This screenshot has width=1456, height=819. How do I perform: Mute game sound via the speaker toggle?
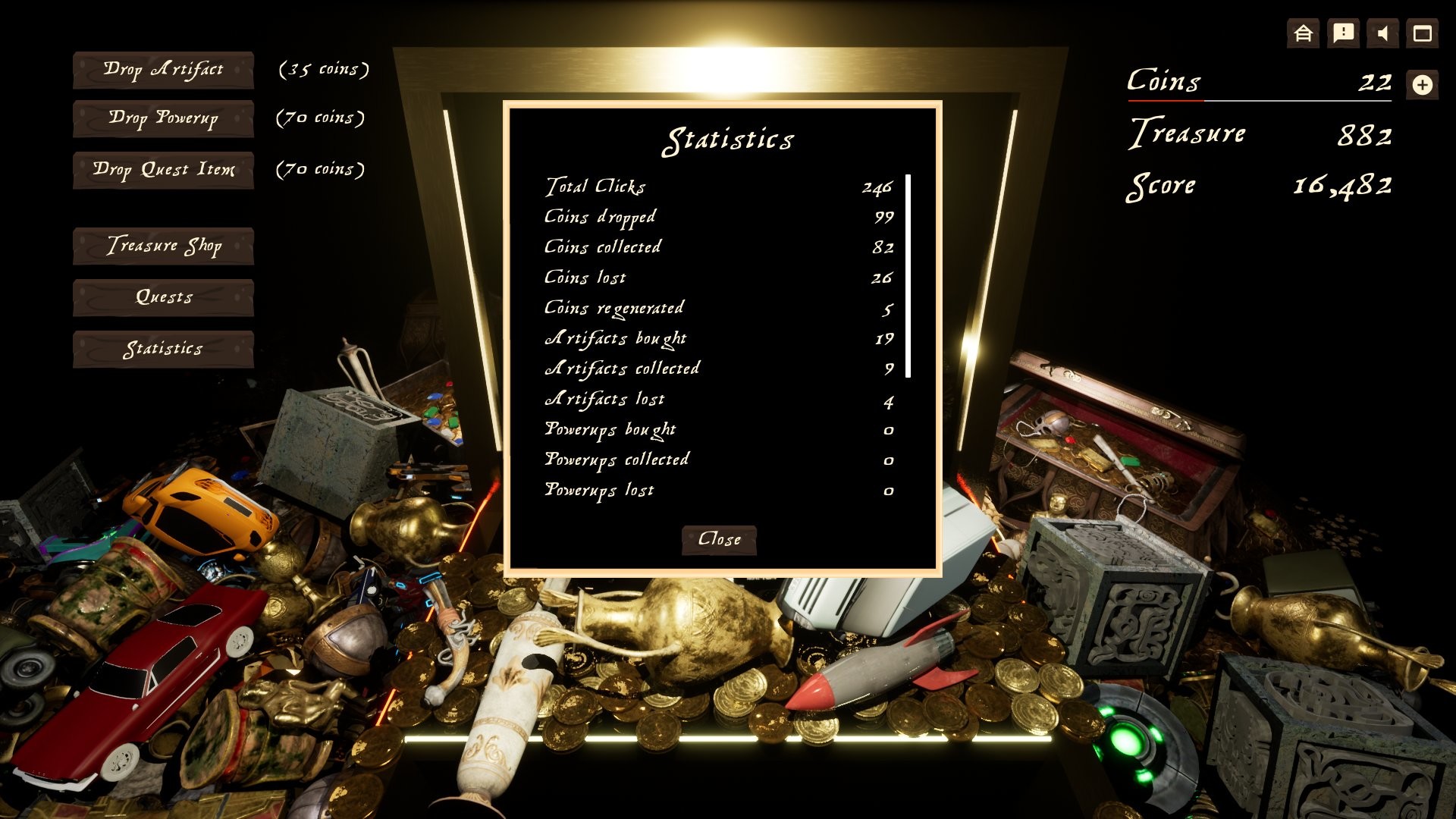pos(1383,33)
